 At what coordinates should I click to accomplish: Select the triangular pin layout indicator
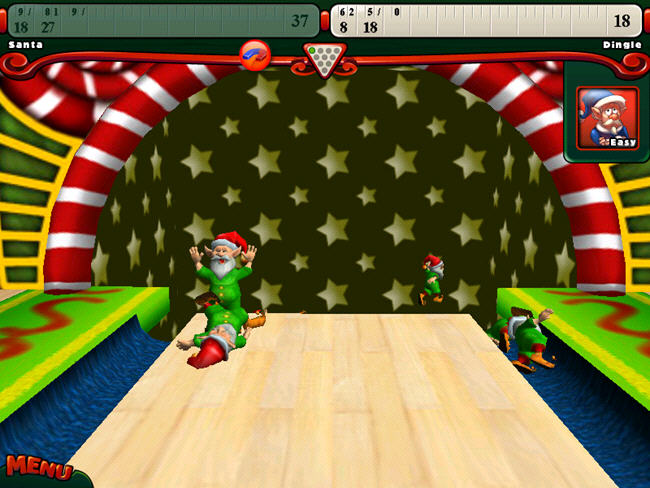pyautogui.click(x=324, y=58)
